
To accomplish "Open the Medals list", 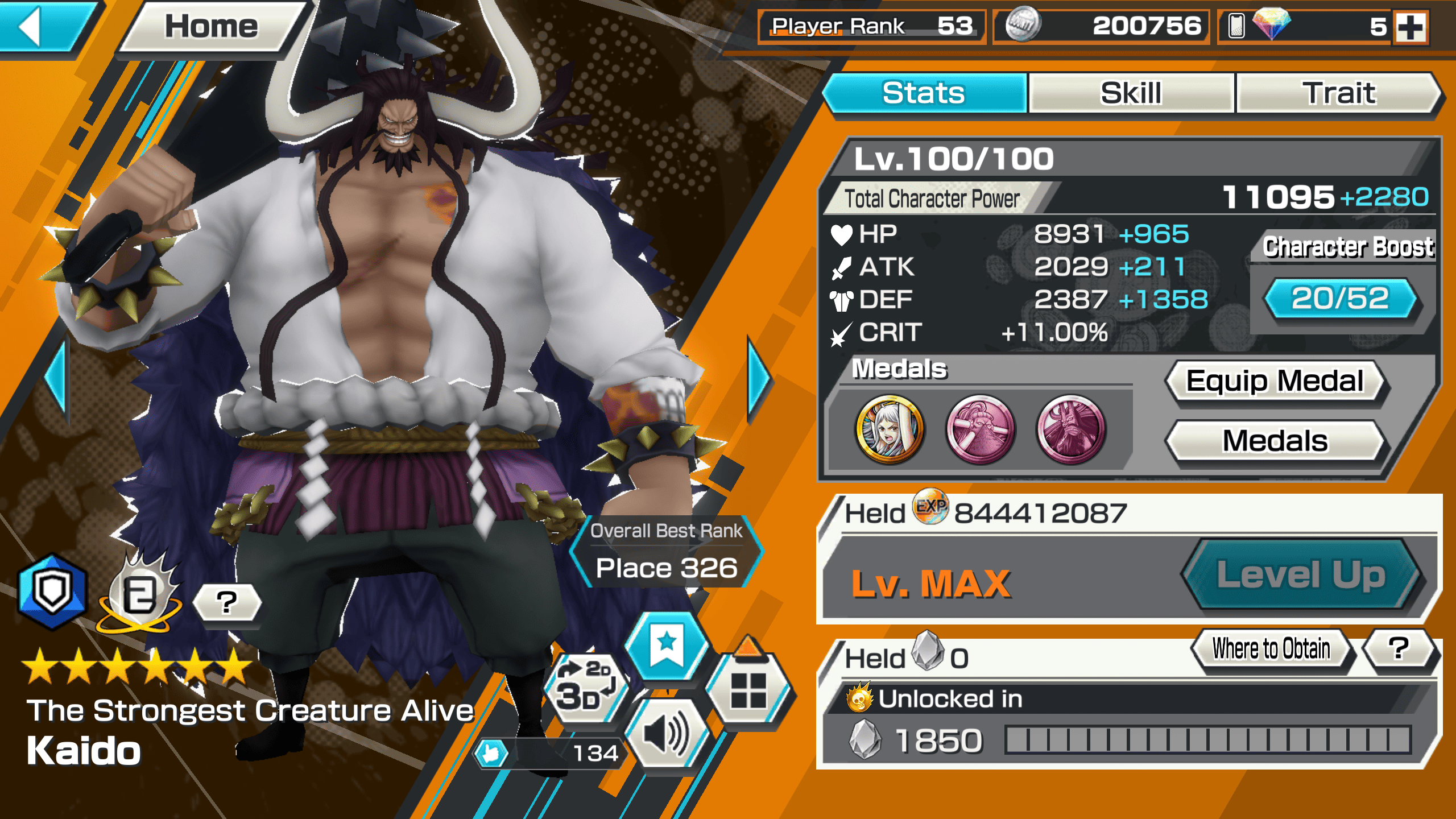I will click(x=1275, y=441).
